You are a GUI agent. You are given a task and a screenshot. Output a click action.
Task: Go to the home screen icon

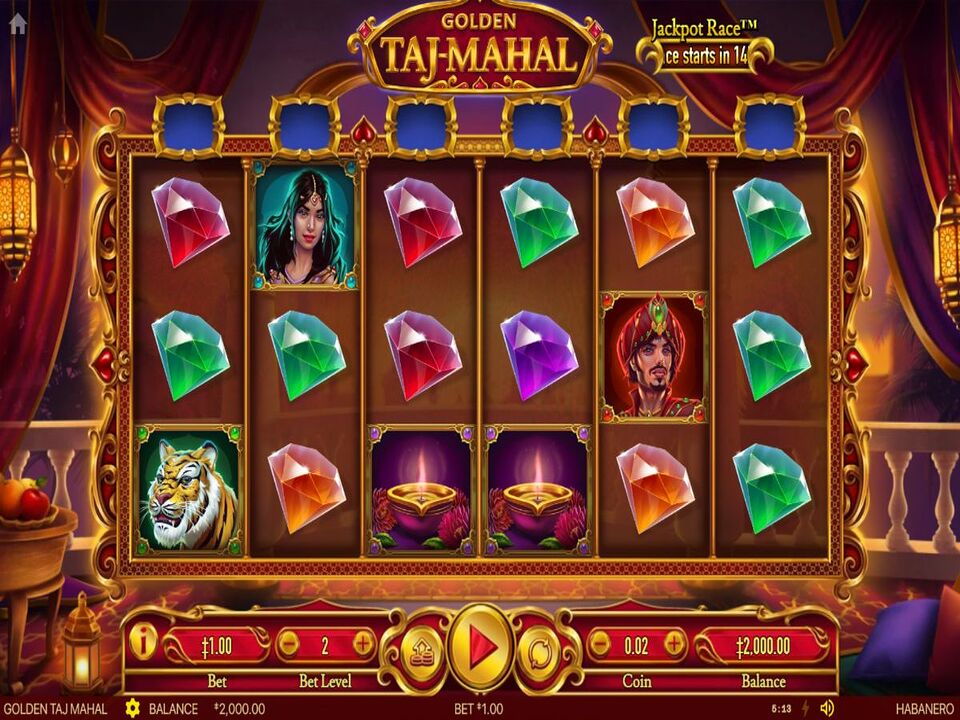pyautogui.click(x=17, y=25)
